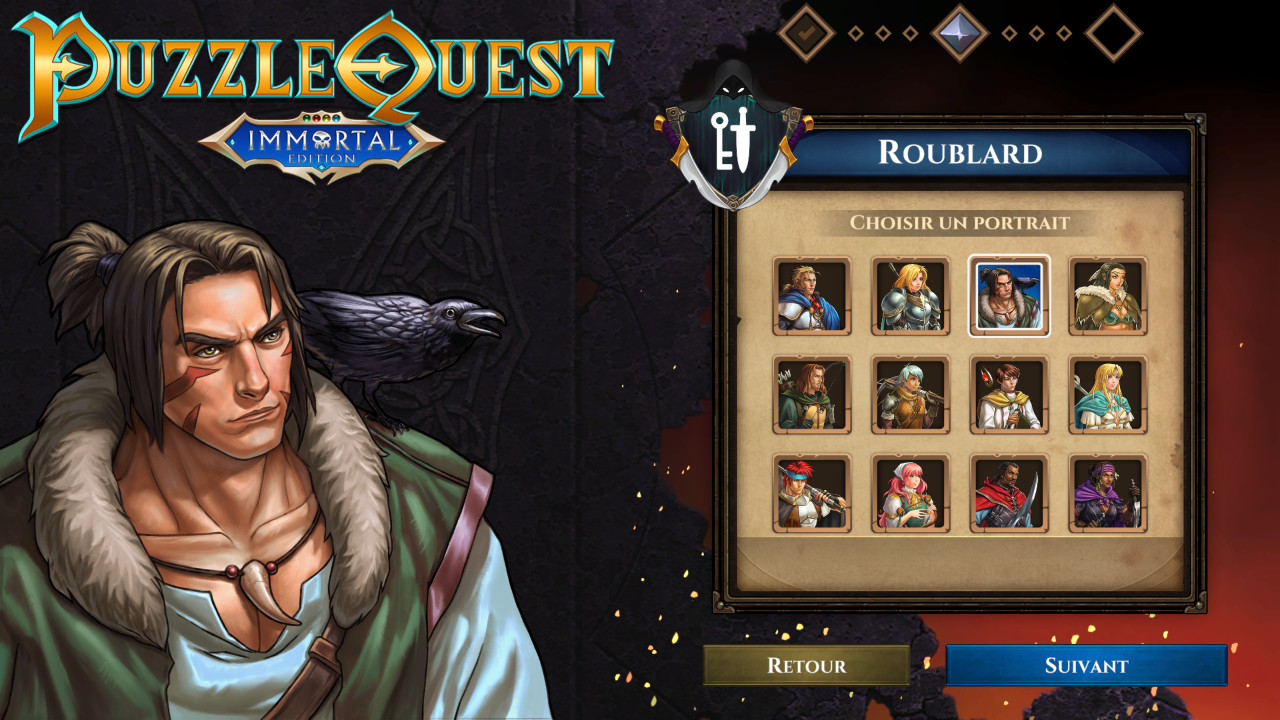Choose the green-hooded archer with bow portrait

click(x=812, y=395)
